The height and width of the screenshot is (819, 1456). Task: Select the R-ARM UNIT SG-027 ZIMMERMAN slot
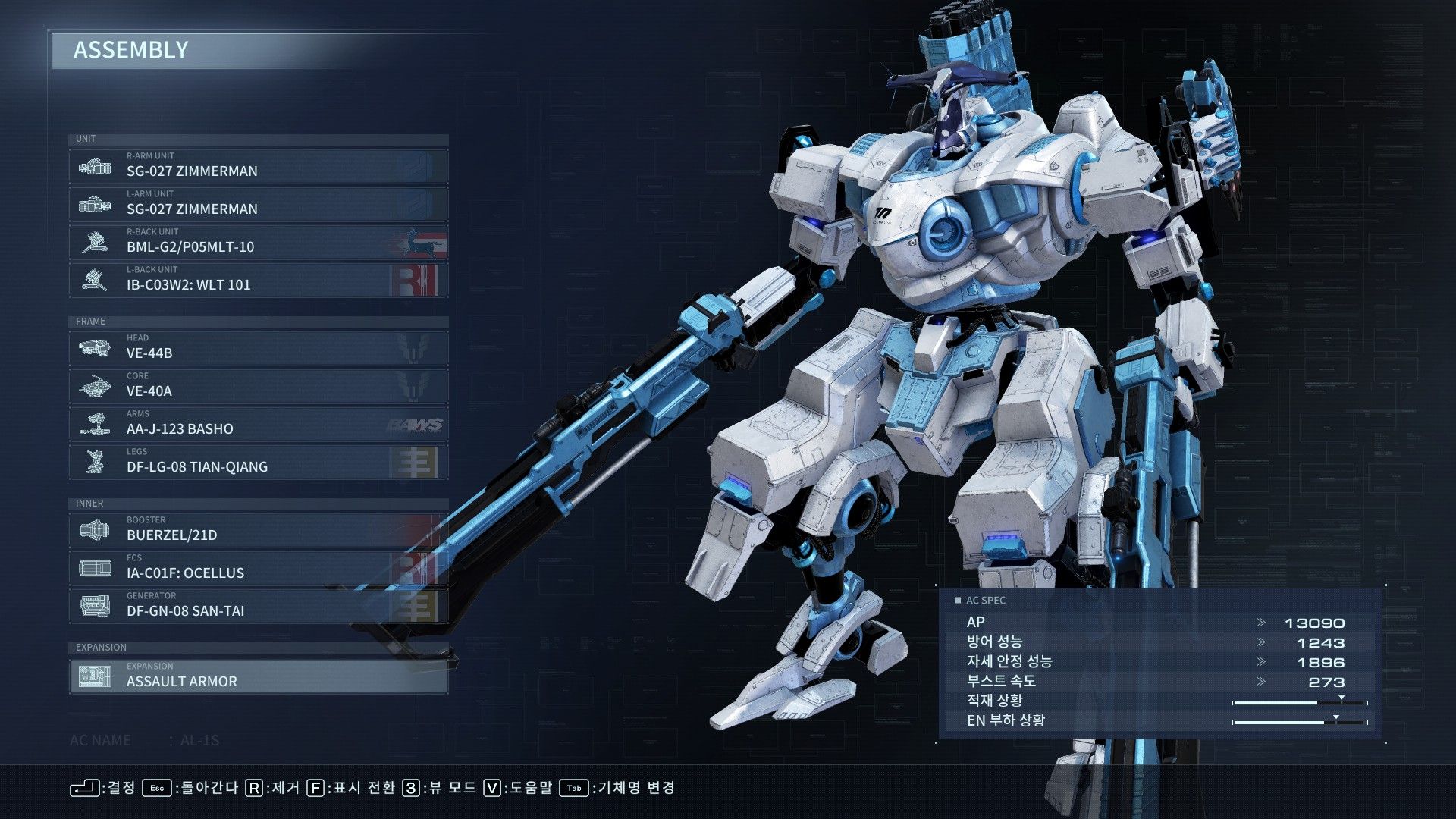(258, 166)
